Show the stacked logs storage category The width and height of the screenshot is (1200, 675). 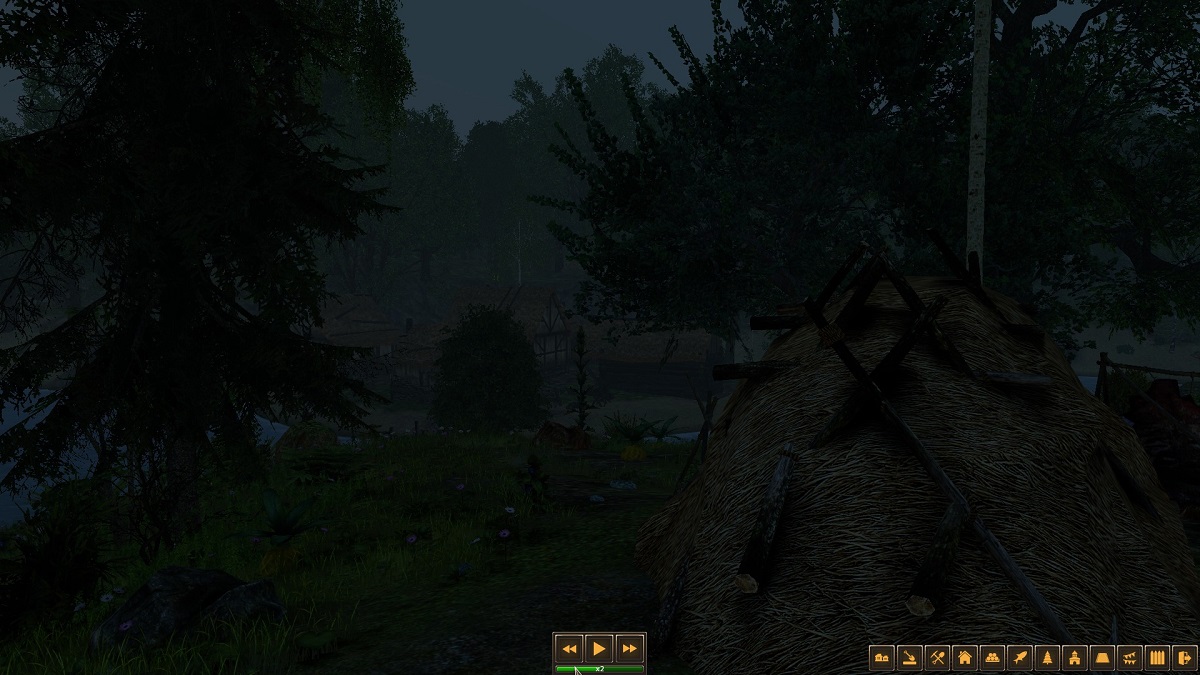coord(992,658)
